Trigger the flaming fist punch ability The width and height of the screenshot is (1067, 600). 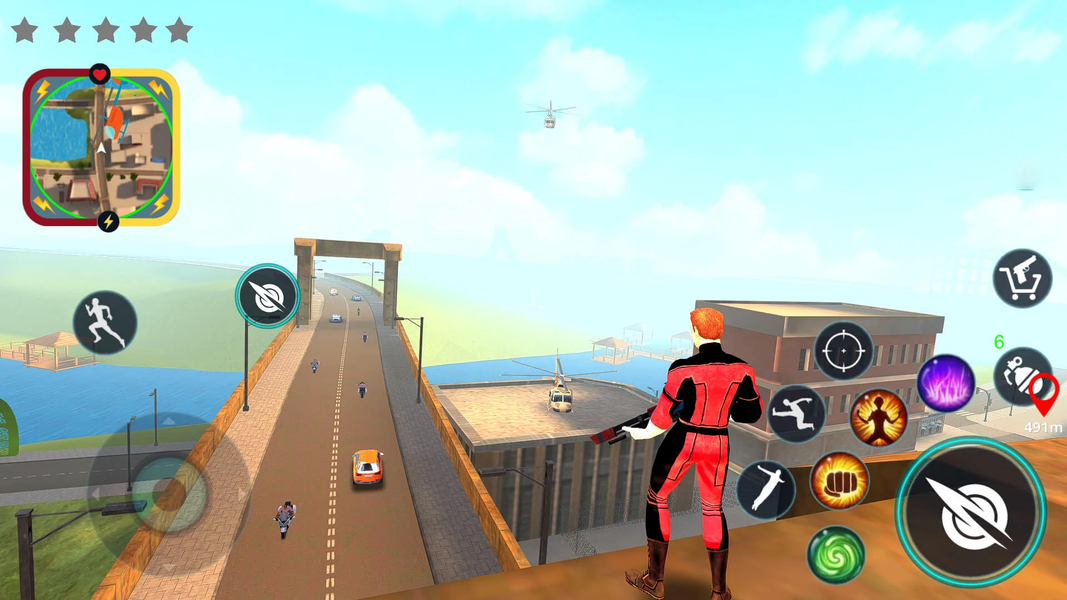pyautogui.click(x=838, y=480)
